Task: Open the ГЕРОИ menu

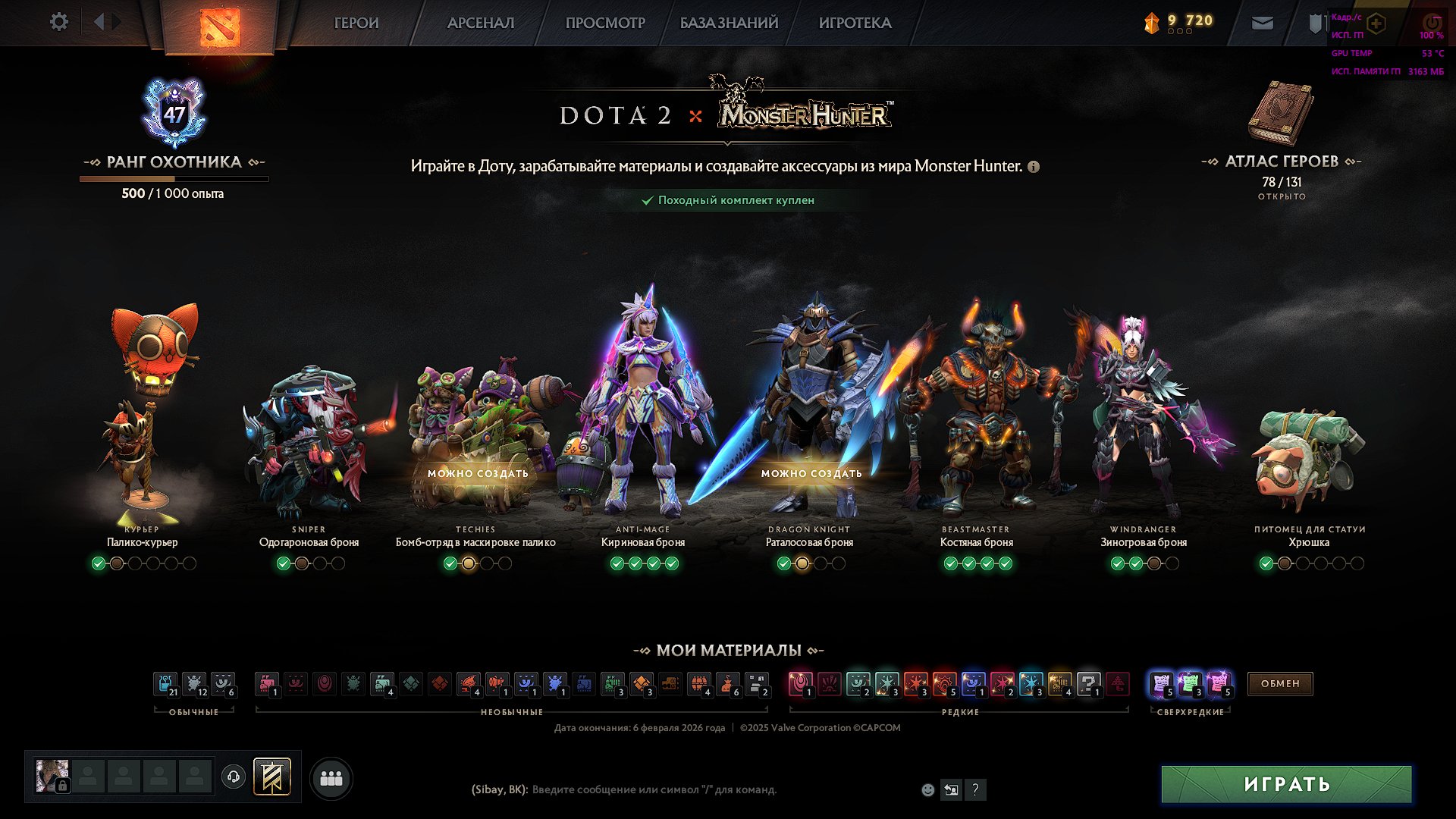Action: [356, 23]
